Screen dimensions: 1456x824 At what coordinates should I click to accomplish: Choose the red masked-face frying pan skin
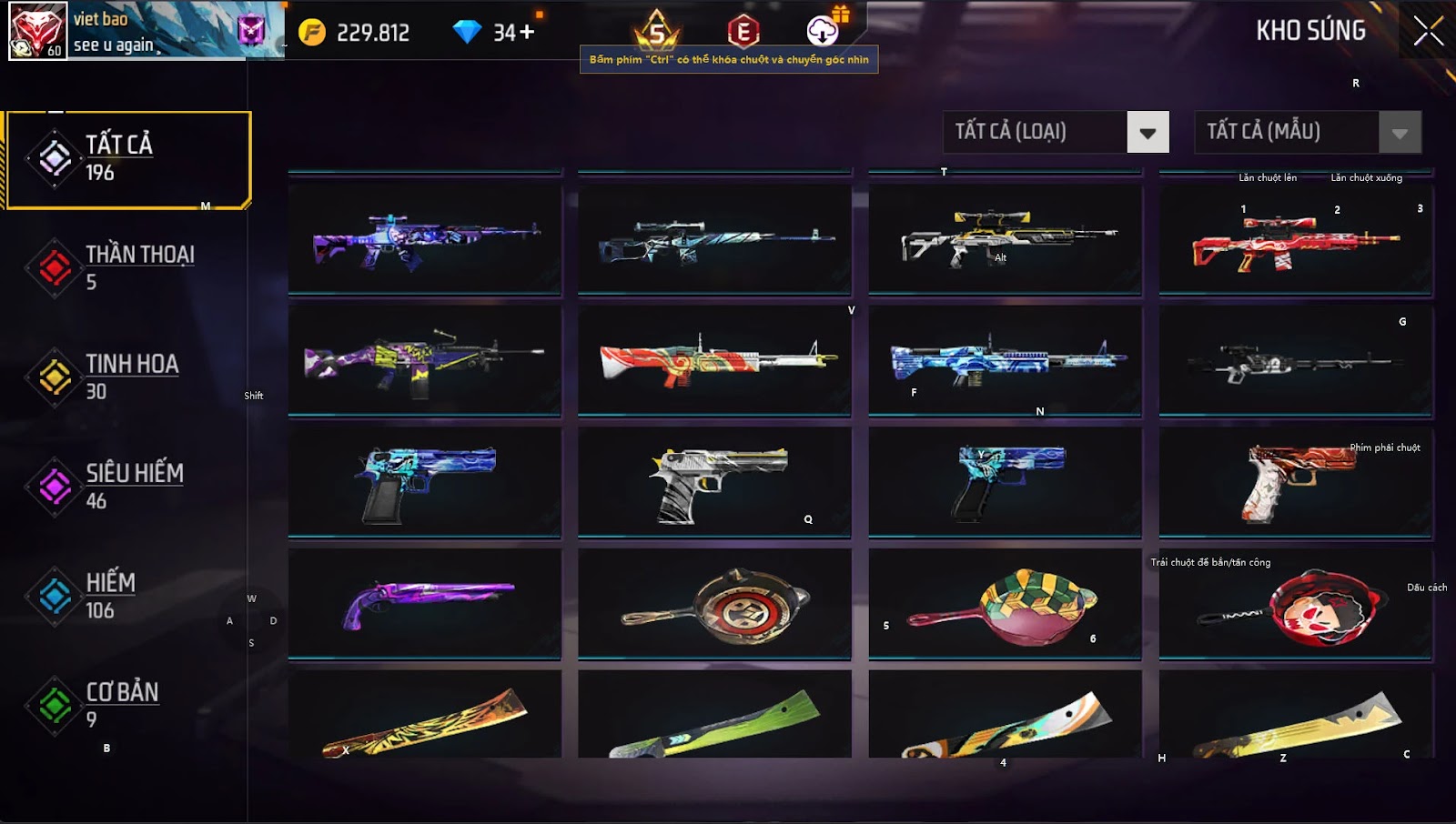pyautogui.click(x=1295, y=604)
